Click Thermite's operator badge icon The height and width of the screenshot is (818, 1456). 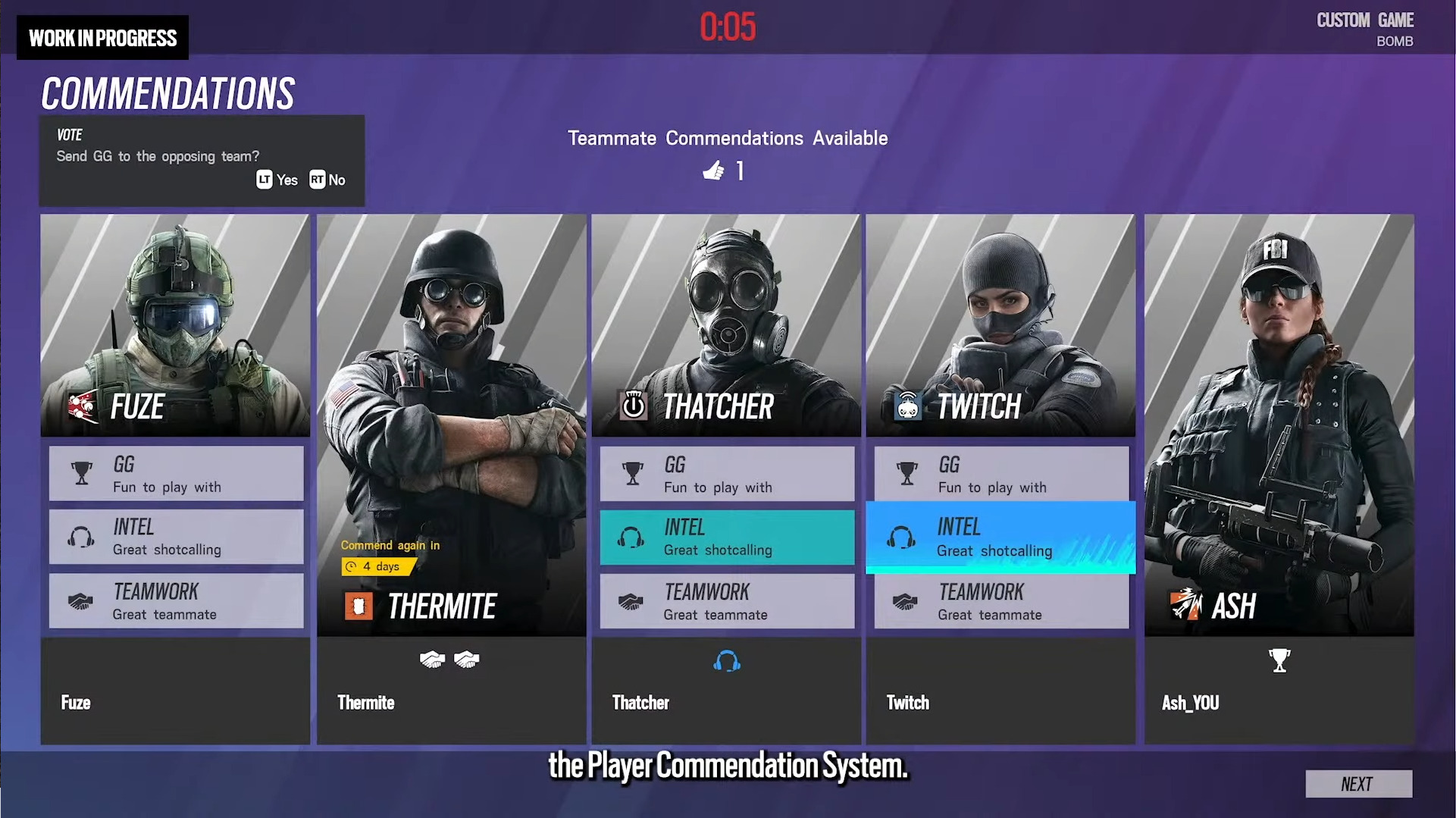(361, 605)
